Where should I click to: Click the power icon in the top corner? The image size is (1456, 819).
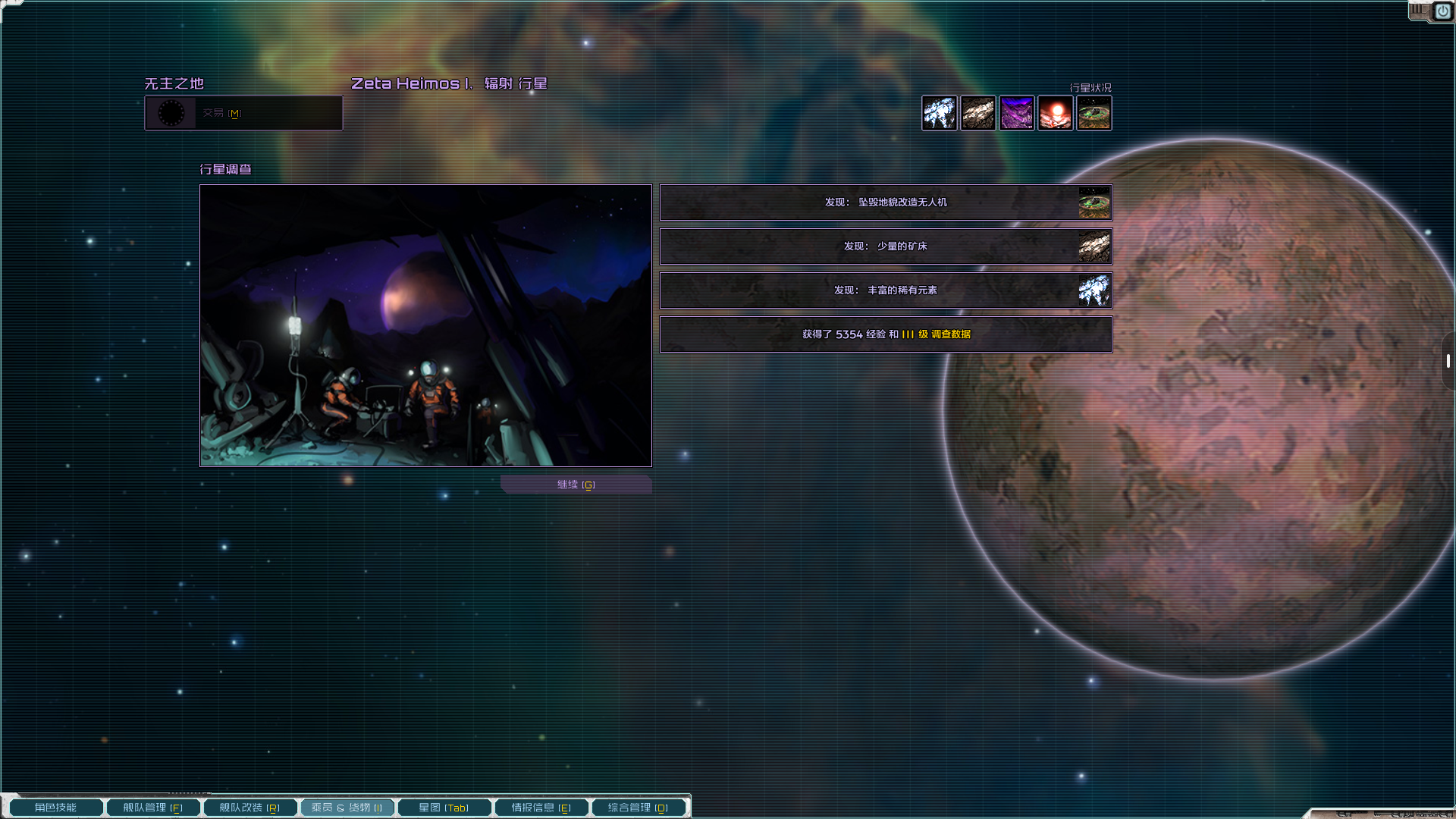[1442, 11]
